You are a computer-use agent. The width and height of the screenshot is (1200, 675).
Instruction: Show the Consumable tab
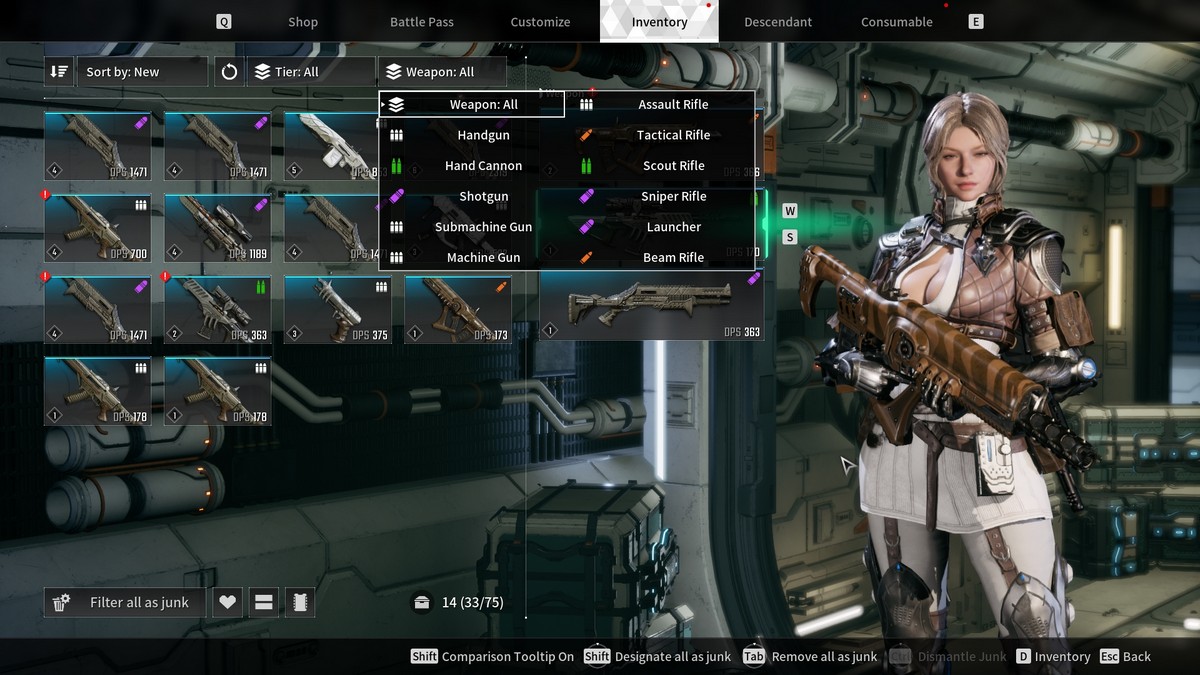coord(896,22)
